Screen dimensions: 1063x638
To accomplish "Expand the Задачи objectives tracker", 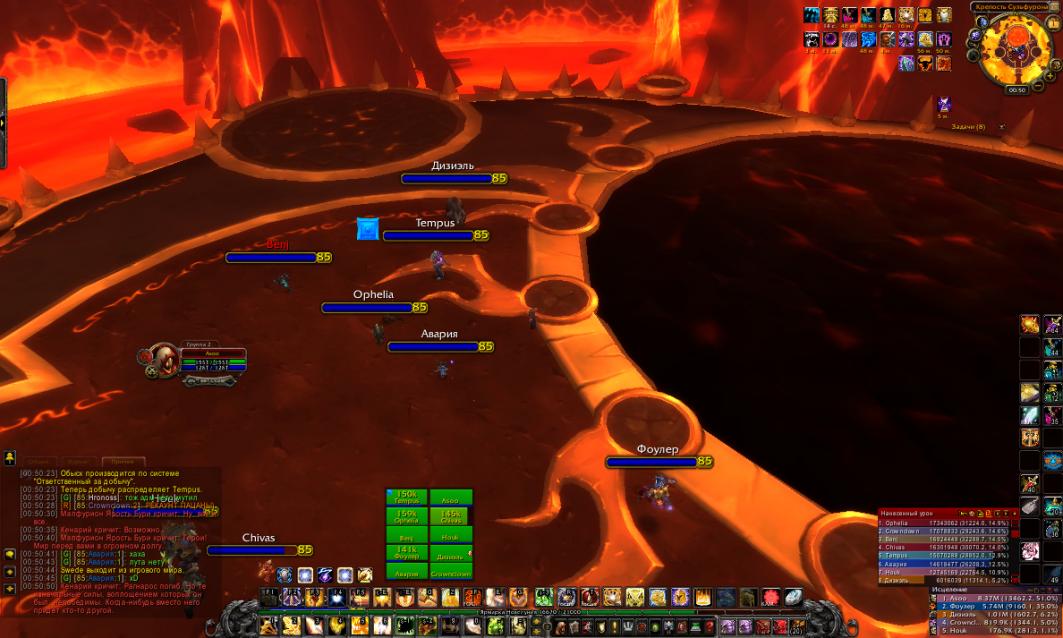I will pos(967,127).
